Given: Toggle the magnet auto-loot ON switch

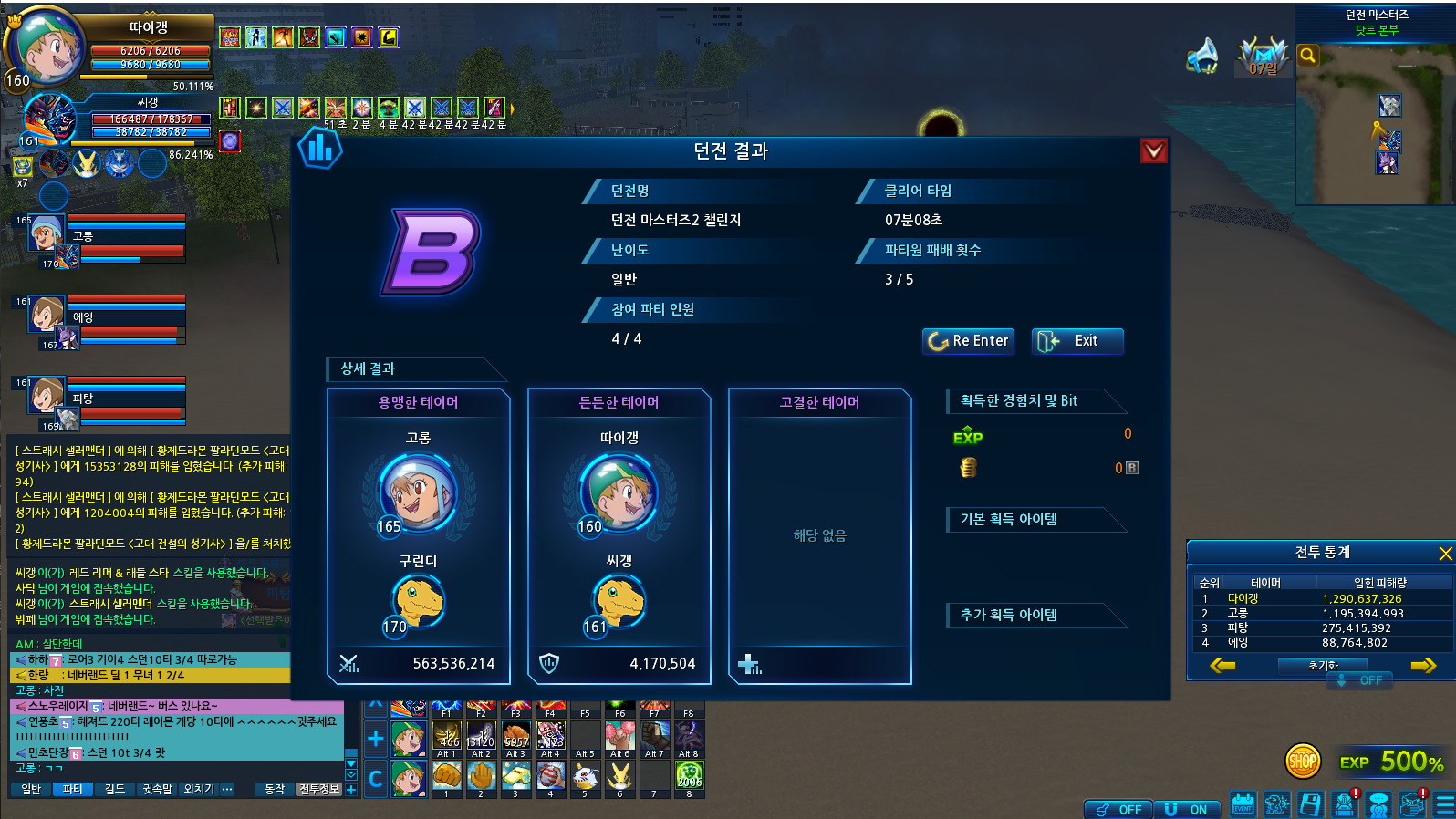Looking at the screenshot, I should pos(1187,810).
